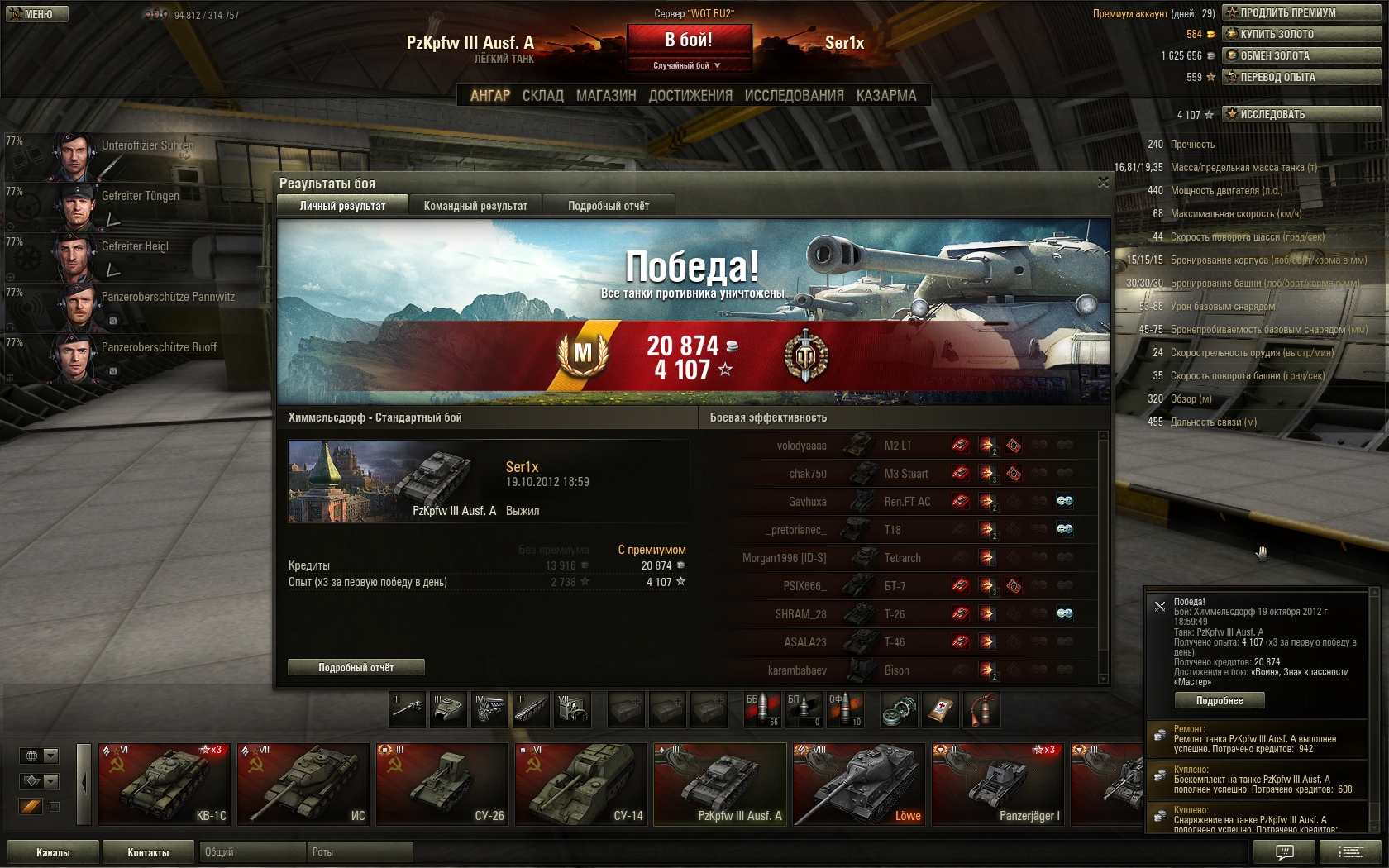Open the «МАГАЗИН» section
Screen dimensions: 1389x868
pyautogui.click(x=606, y=96)
